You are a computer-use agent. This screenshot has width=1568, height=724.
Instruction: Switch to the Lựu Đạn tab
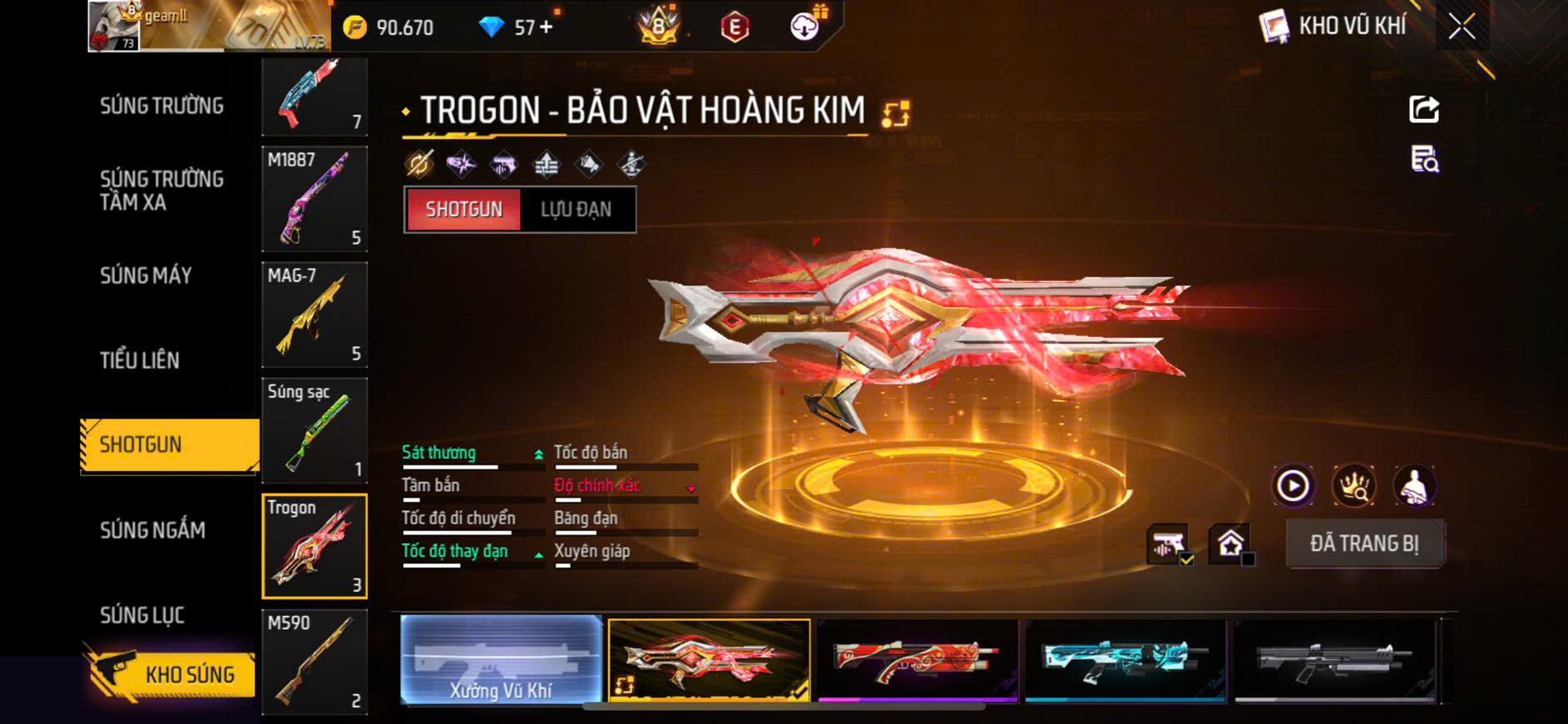[576, 210]
